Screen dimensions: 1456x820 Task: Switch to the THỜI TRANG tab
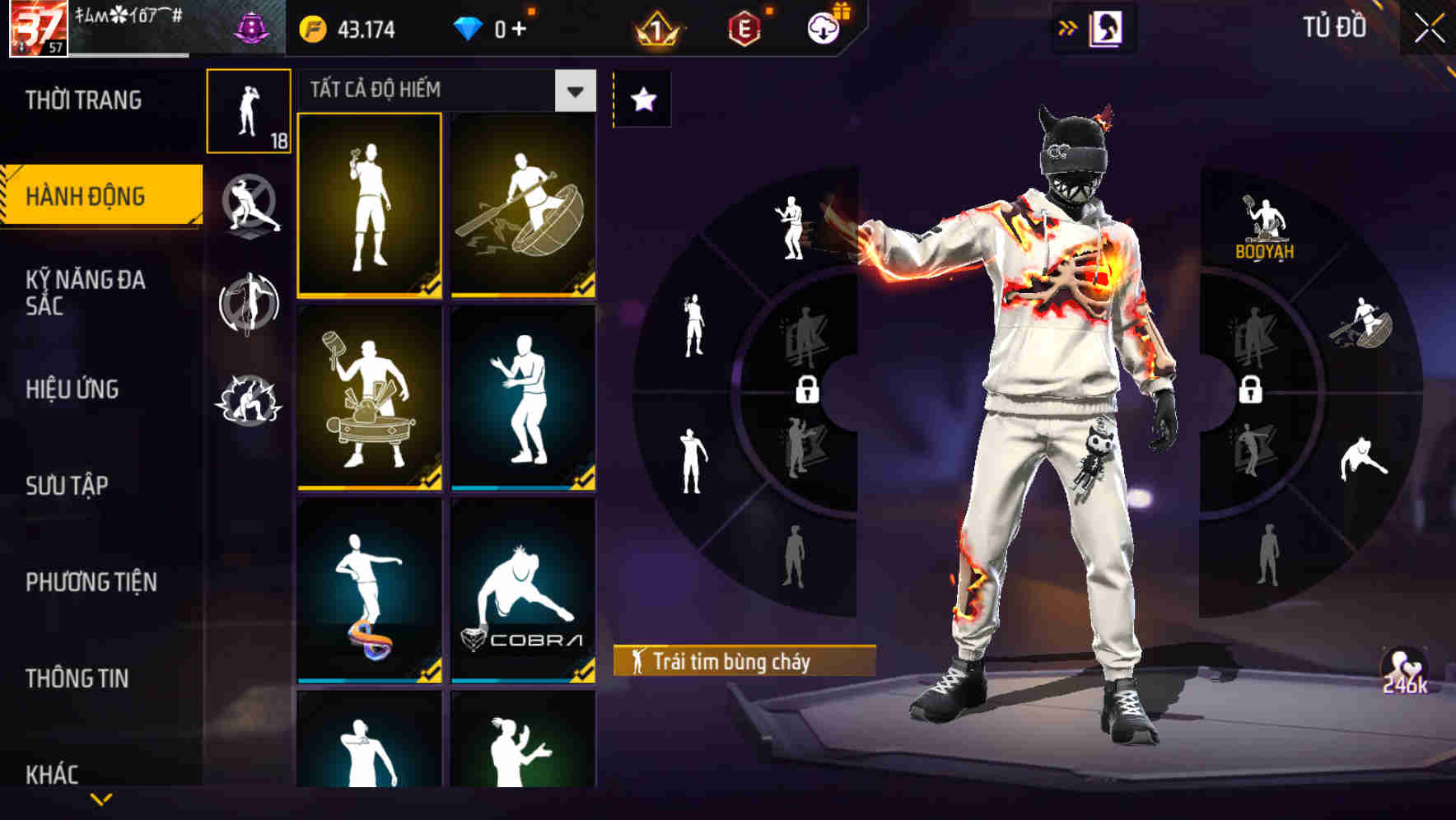coord(82,100)
